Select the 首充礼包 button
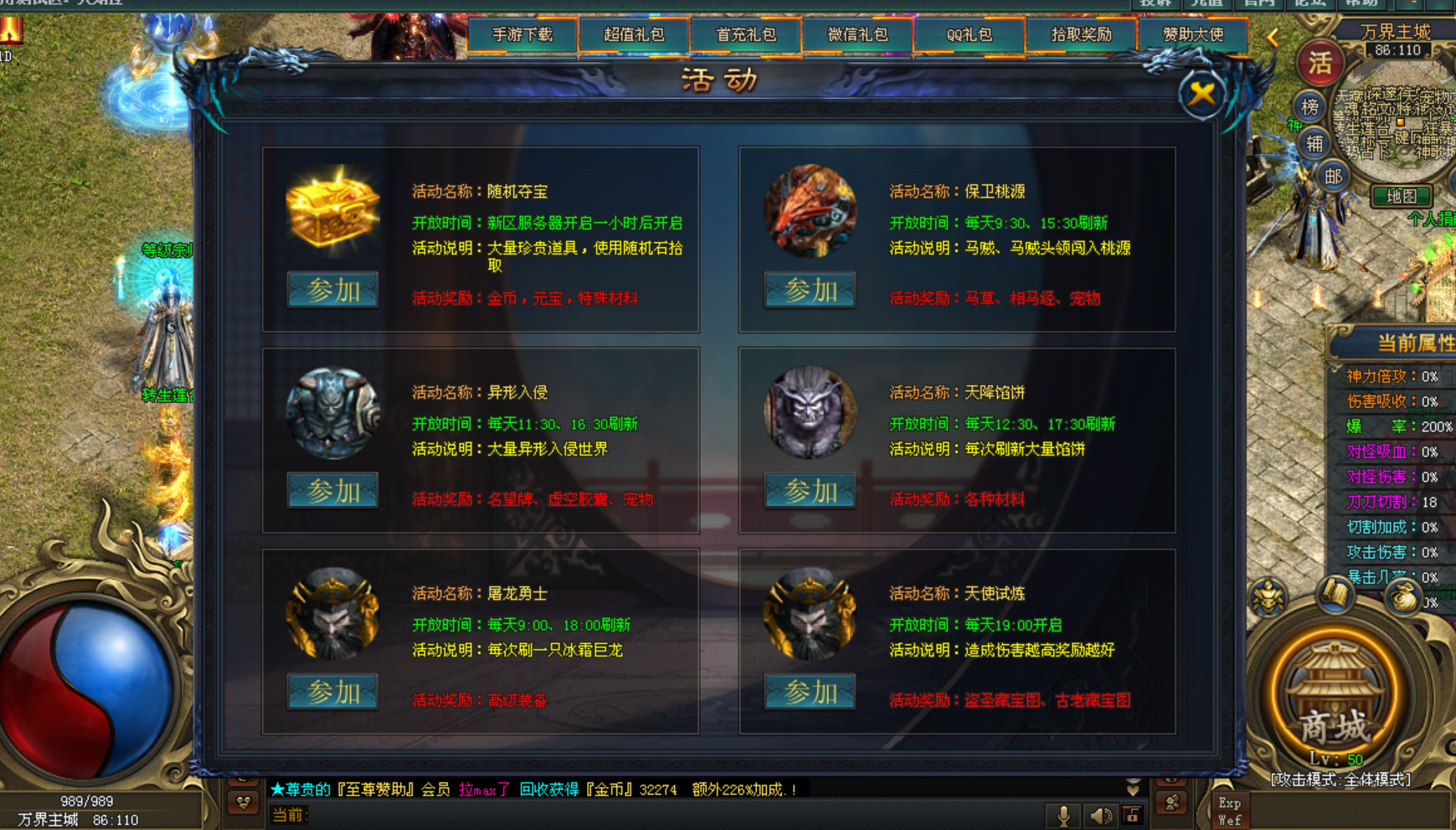Screen dimensions: 1456x830 point(746,35)
